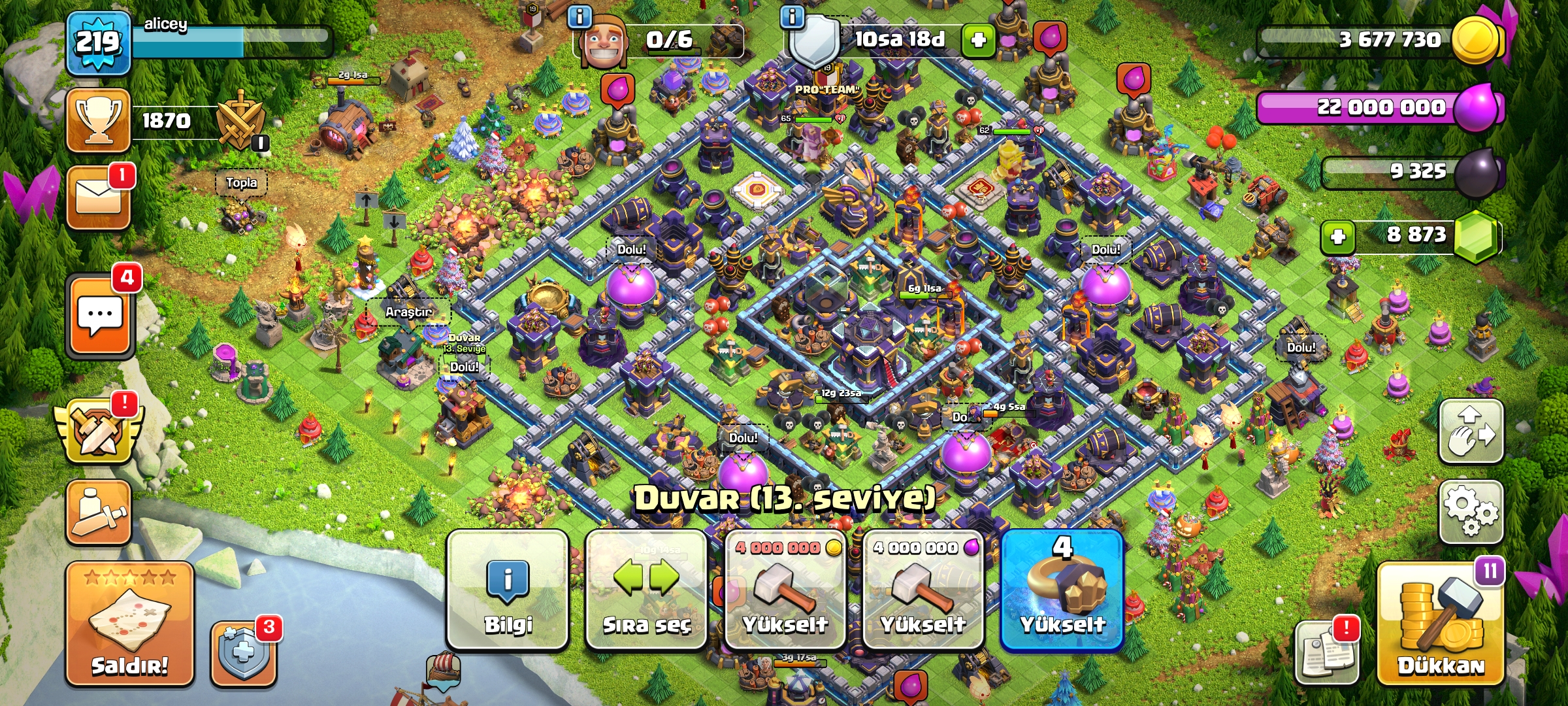The image size is (1568, 706).
Task: View the trophy league panel
Action: pos(98,121)
